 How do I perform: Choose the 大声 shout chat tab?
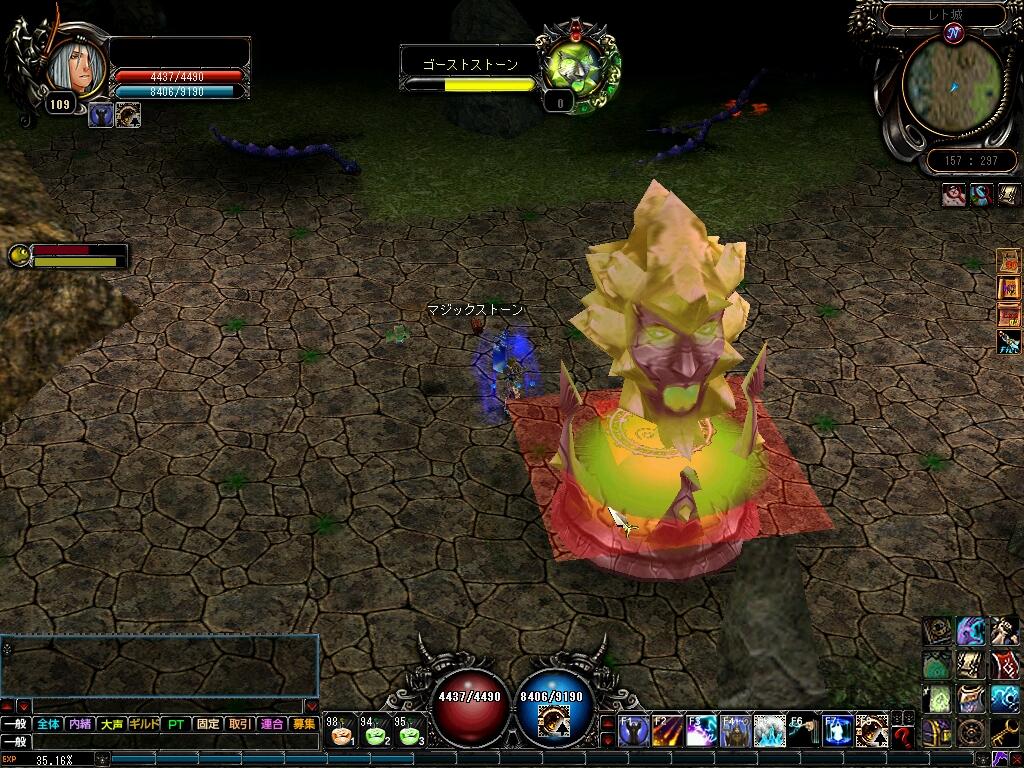112,724
